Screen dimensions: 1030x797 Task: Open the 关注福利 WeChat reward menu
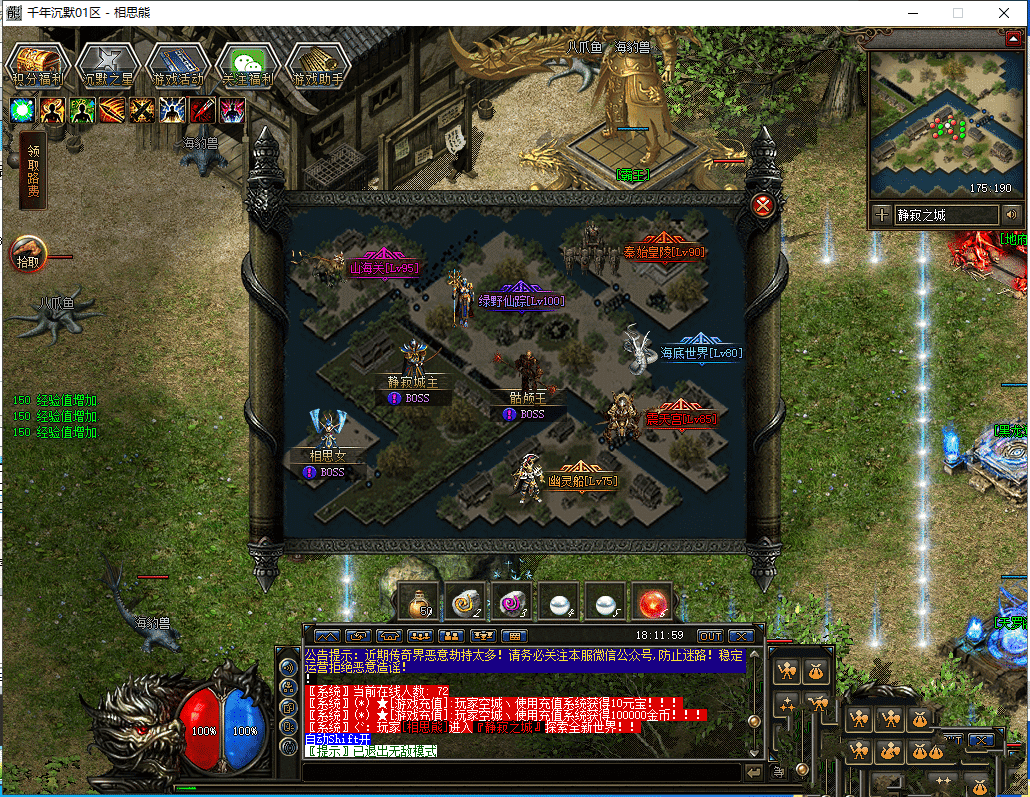coord(247,65)
